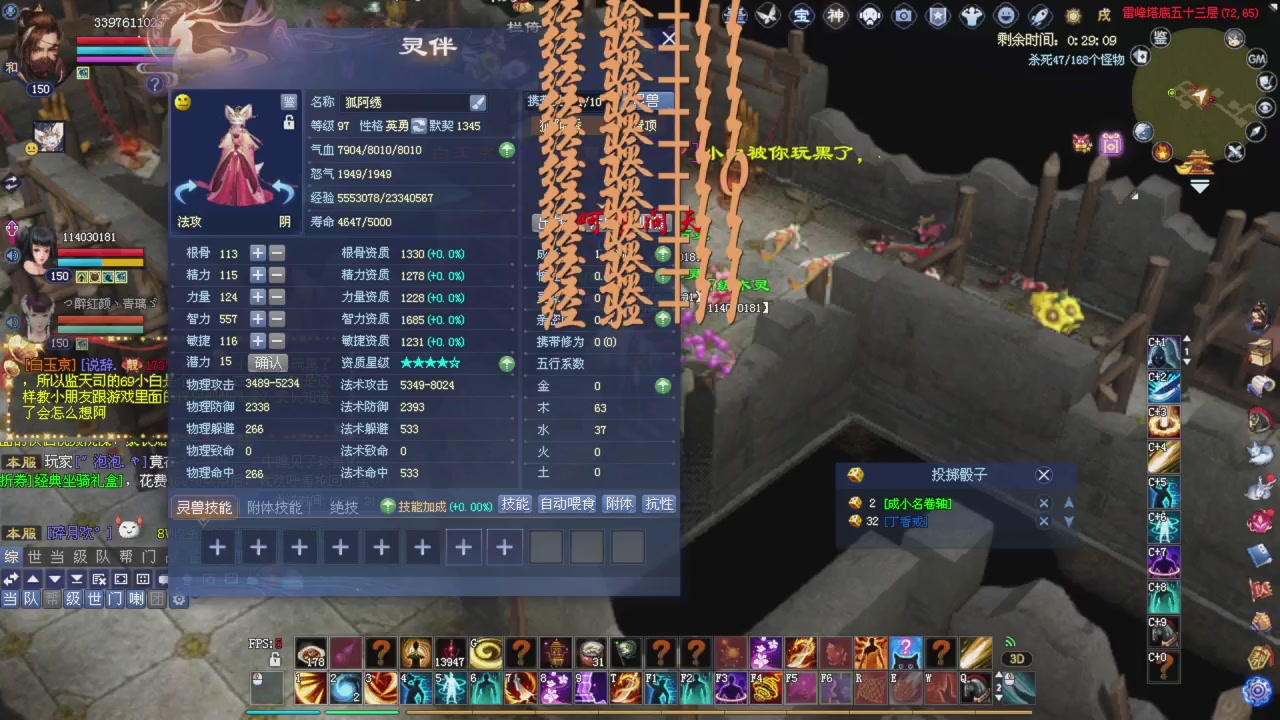1280x720 pixels.
Task: Open the spiral galaxy skill on hotkey 2
Action: (x=344, y=687)
